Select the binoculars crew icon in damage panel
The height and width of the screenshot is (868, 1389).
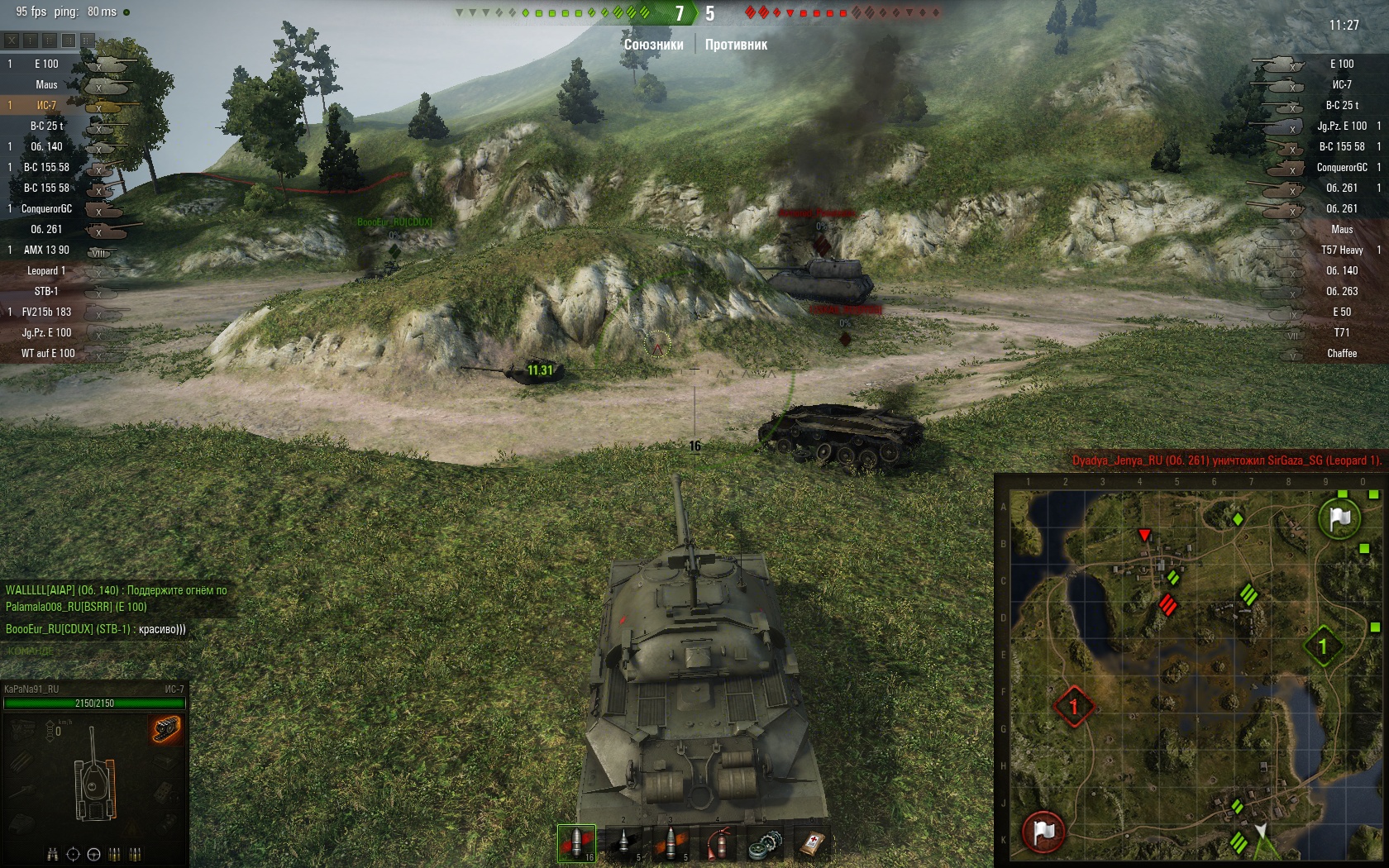pos(53,854)
